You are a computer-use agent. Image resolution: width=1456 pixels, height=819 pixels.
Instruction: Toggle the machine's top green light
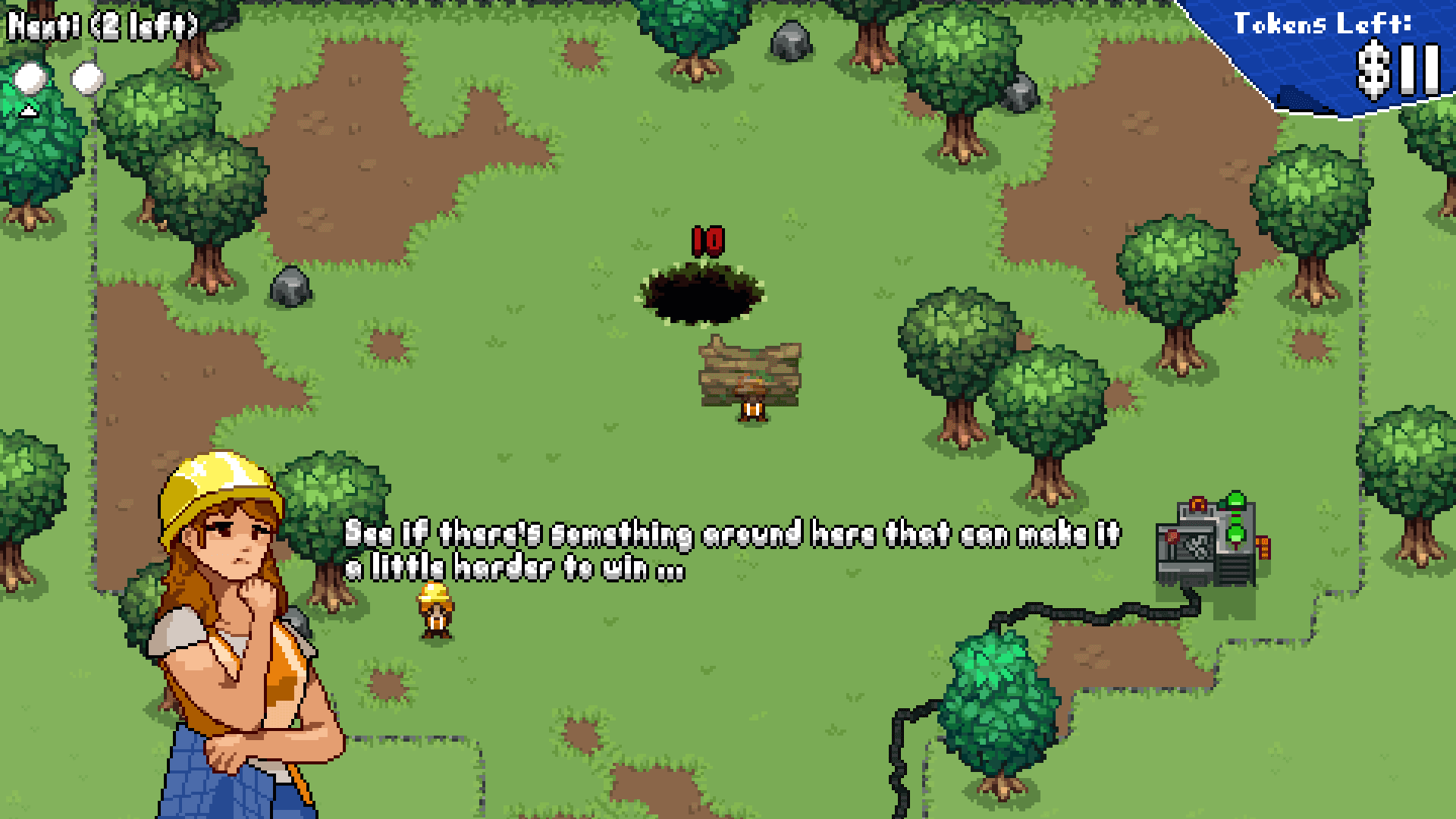[x=1235, y=499]
